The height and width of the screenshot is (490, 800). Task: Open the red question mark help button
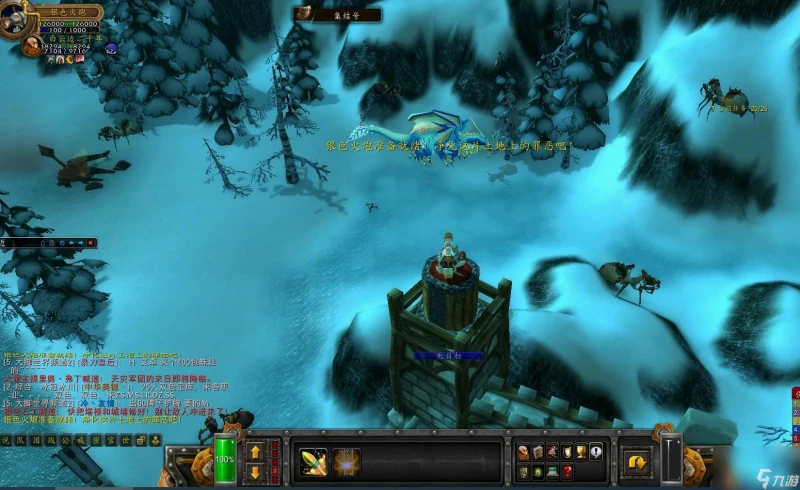coord(566,471)
